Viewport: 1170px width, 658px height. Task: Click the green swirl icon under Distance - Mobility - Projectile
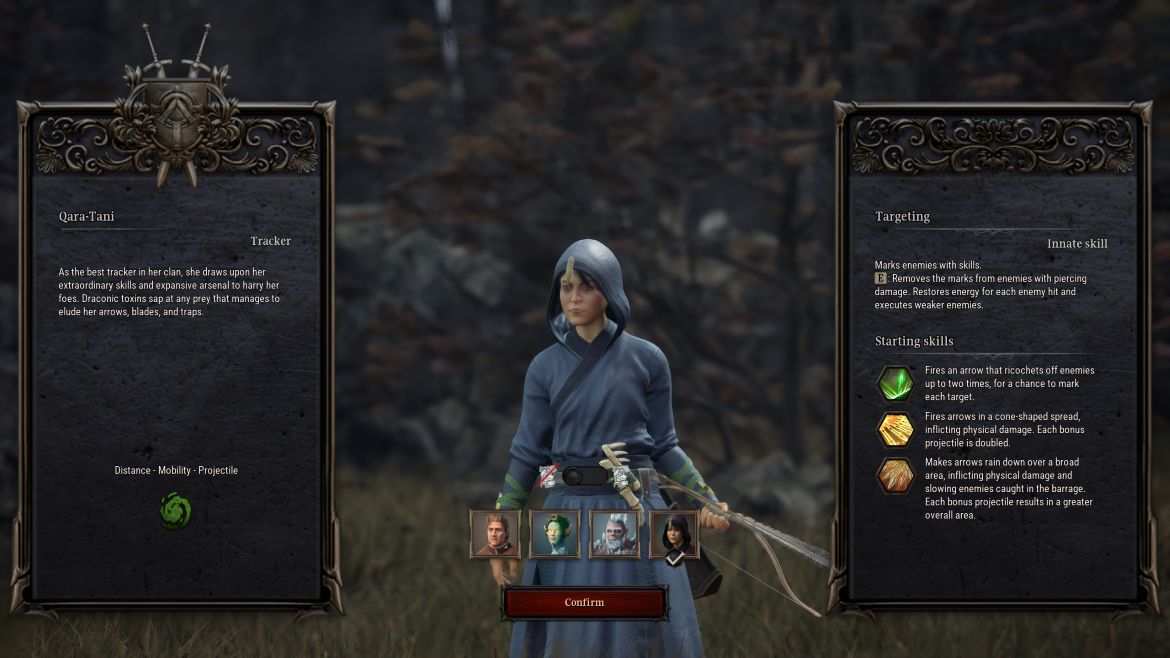(x=176, y=511)
